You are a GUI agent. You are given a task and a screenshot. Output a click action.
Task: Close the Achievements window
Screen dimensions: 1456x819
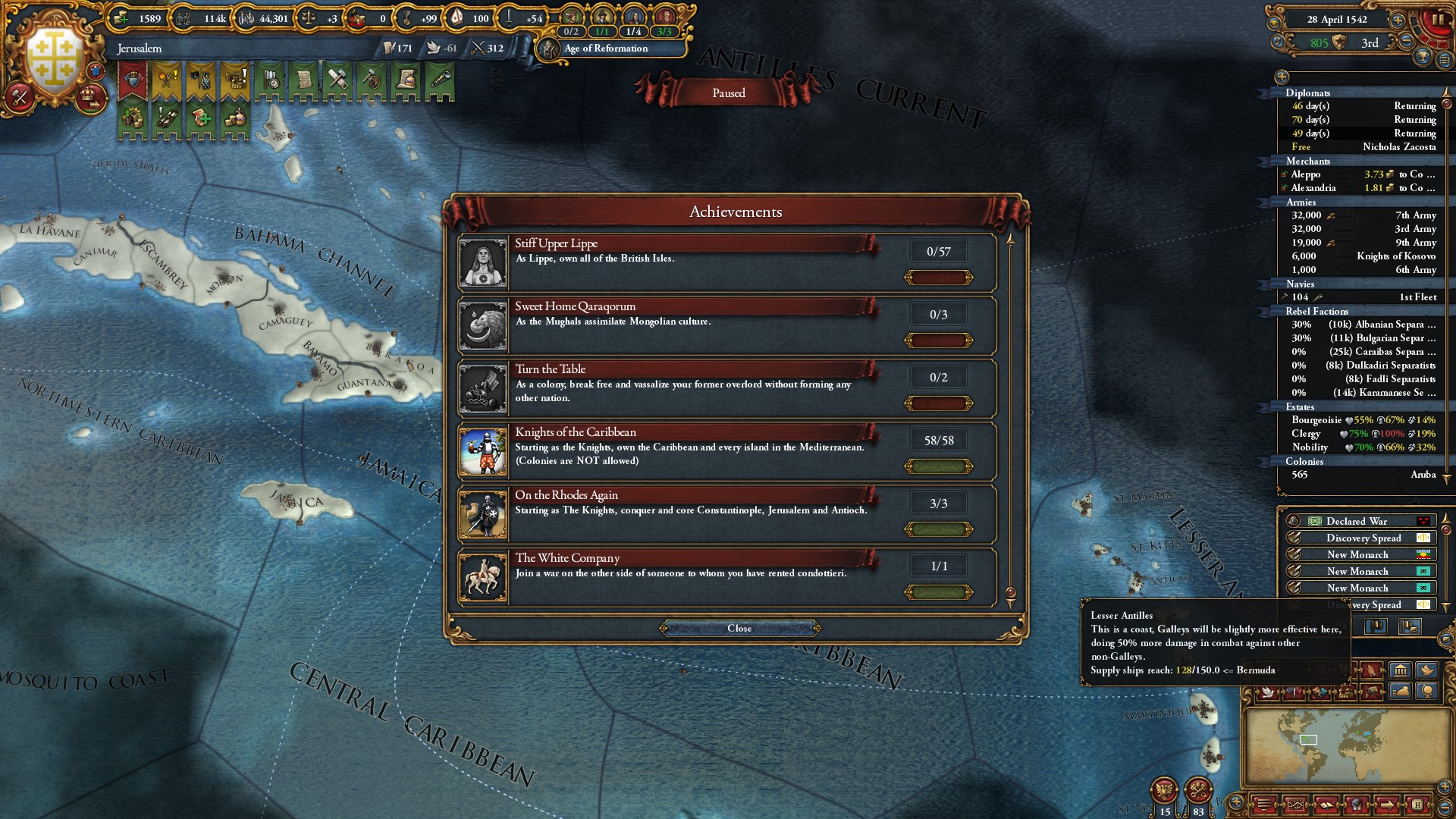click(739, 628)
